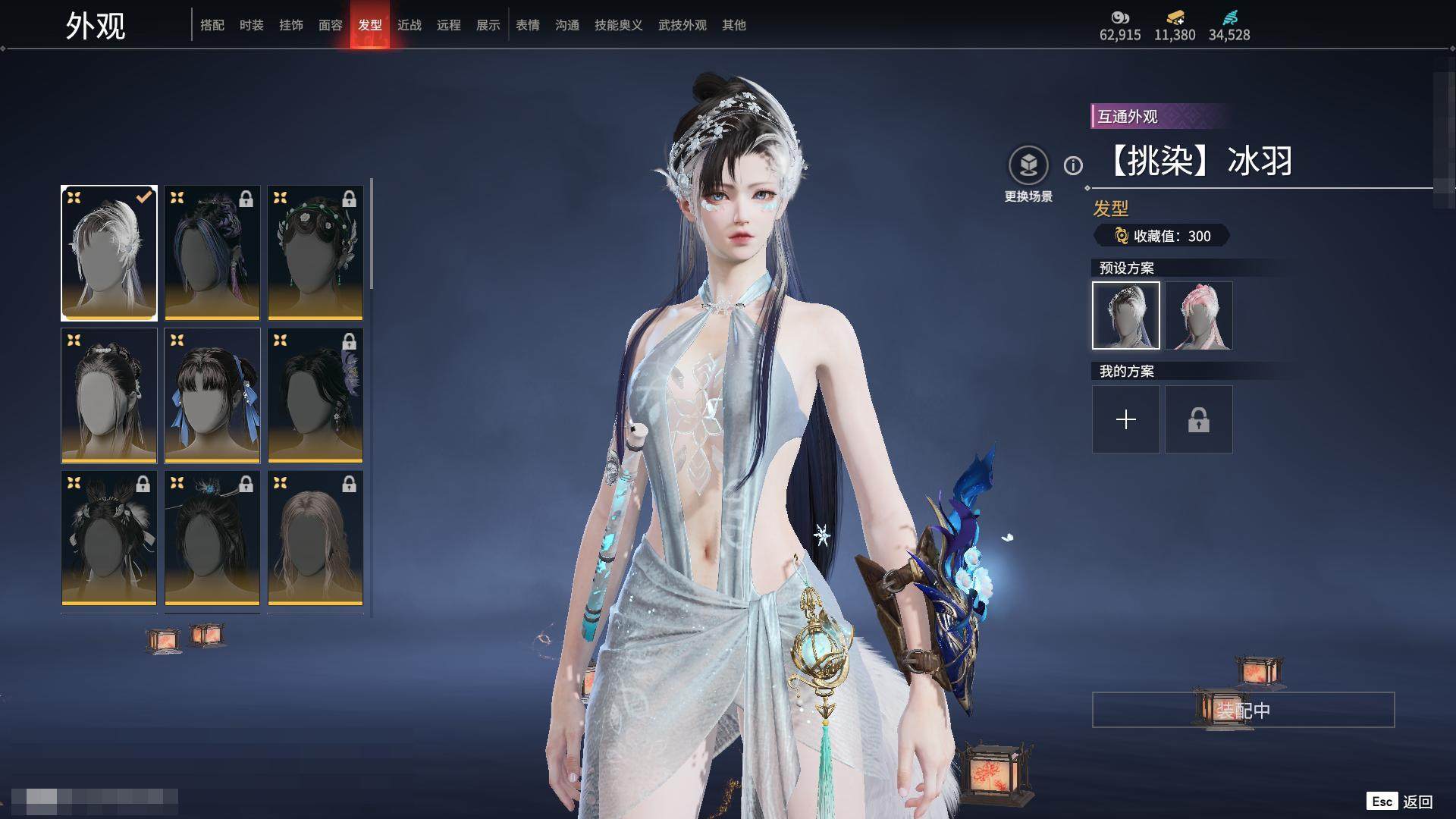1456x819 pixels.
Task: Open the 其他 tab
Action: coord(734,25)
